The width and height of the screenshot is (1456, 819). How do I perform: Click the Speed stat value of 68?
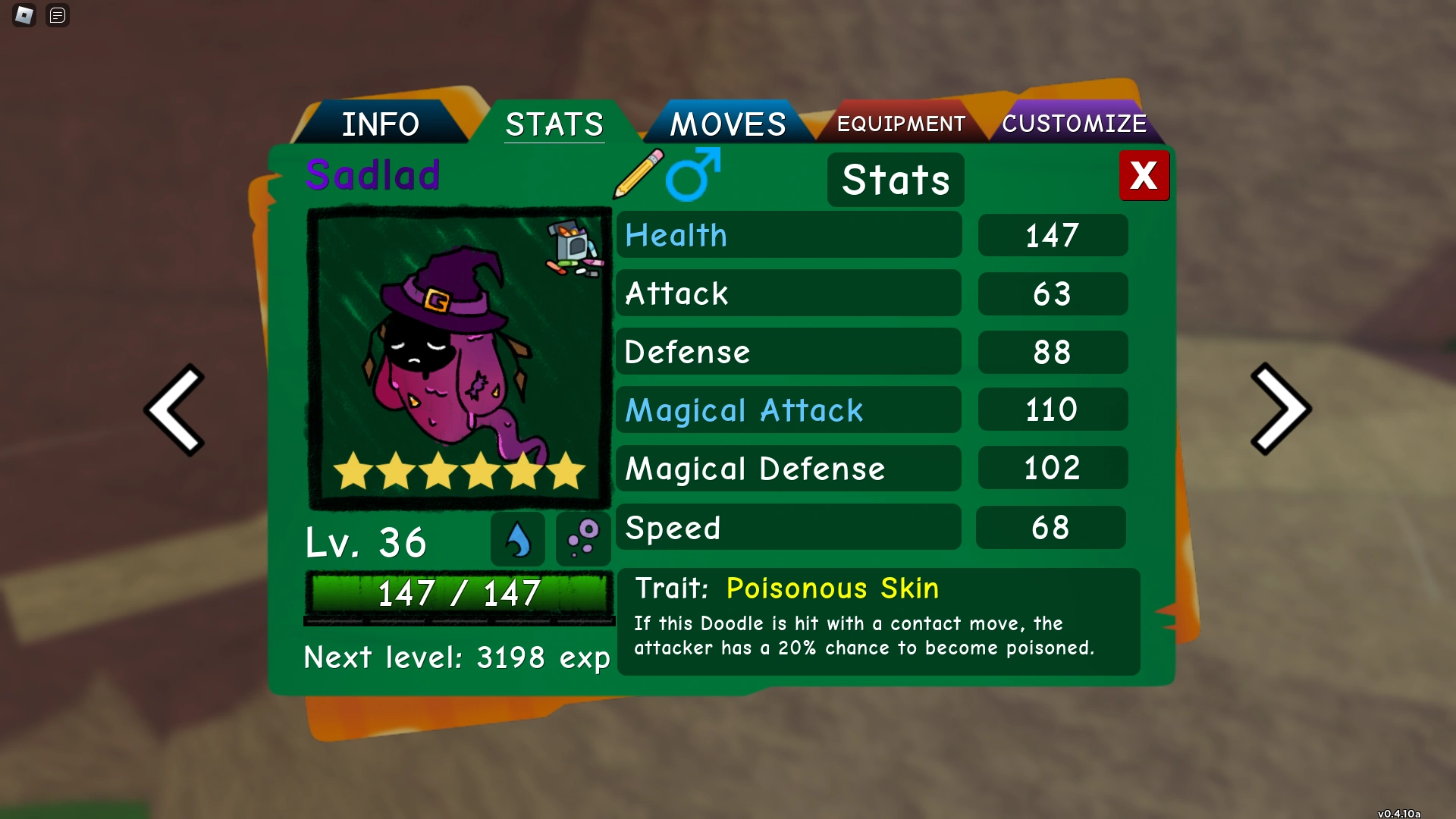pyautogui.click(x=1052, y=527)
